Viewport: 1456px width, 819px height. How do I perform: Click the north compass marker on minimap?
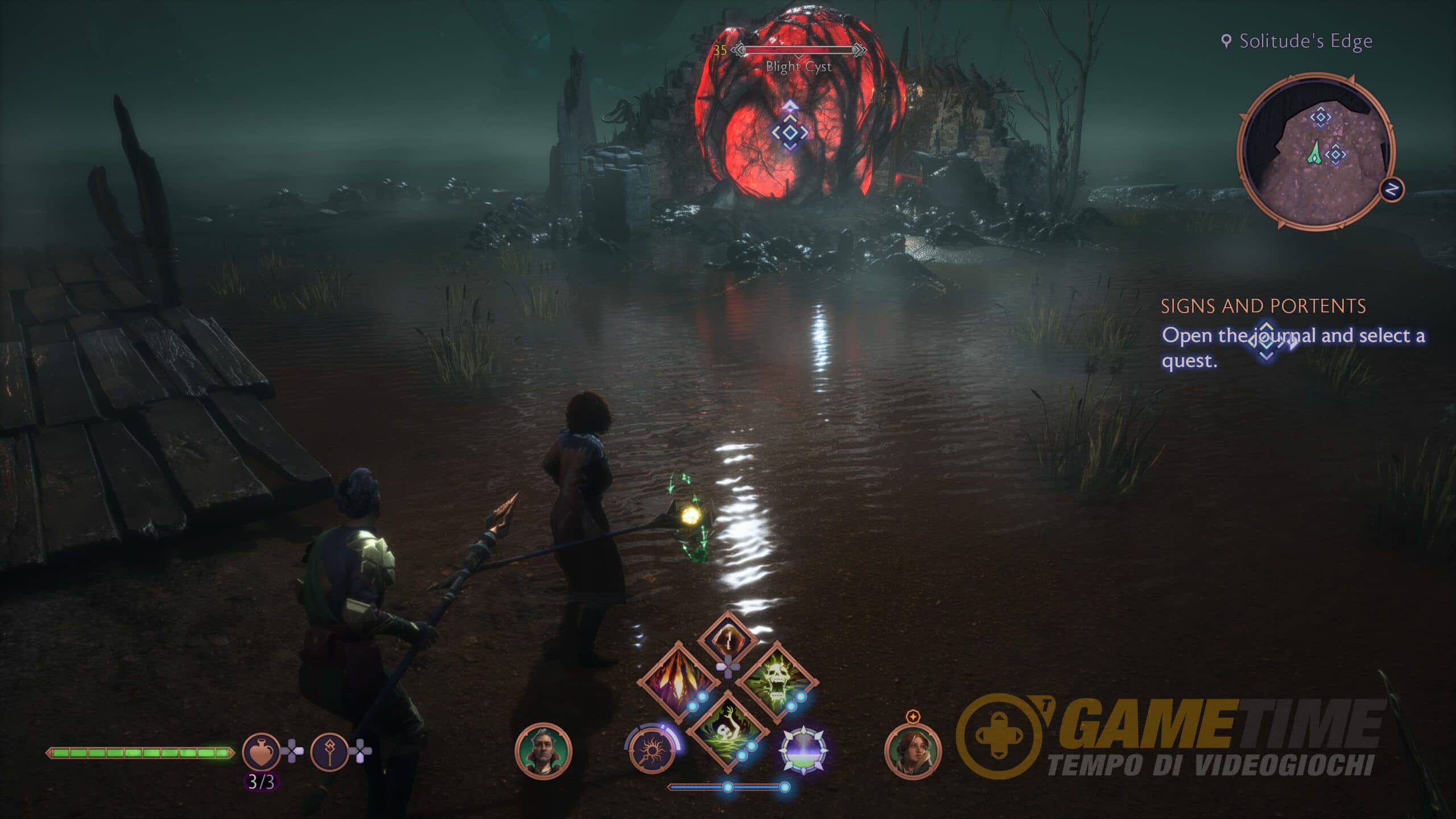1392,189
